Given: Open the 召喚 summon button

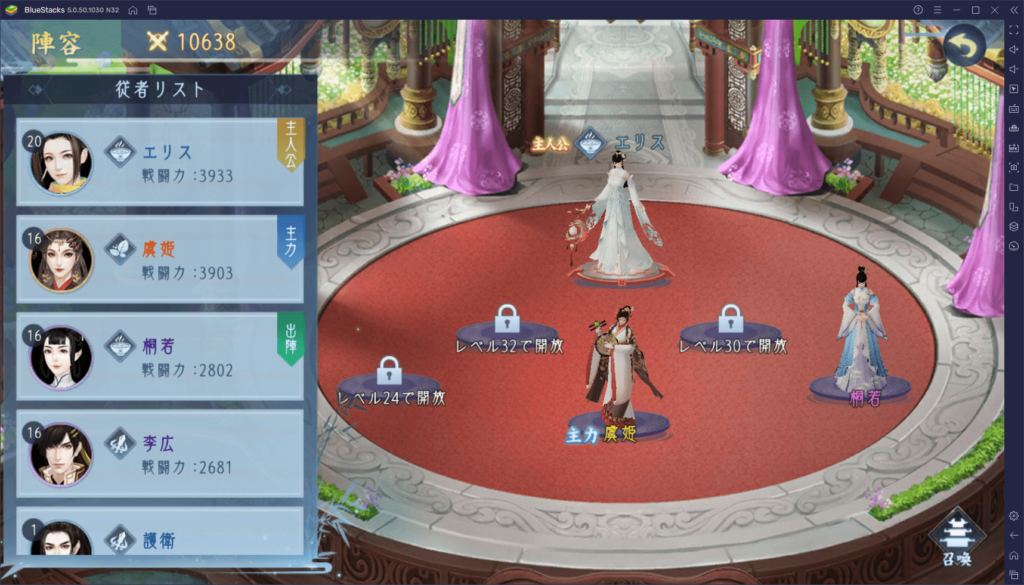Looking at the screenshot, I should click(959, 540).
